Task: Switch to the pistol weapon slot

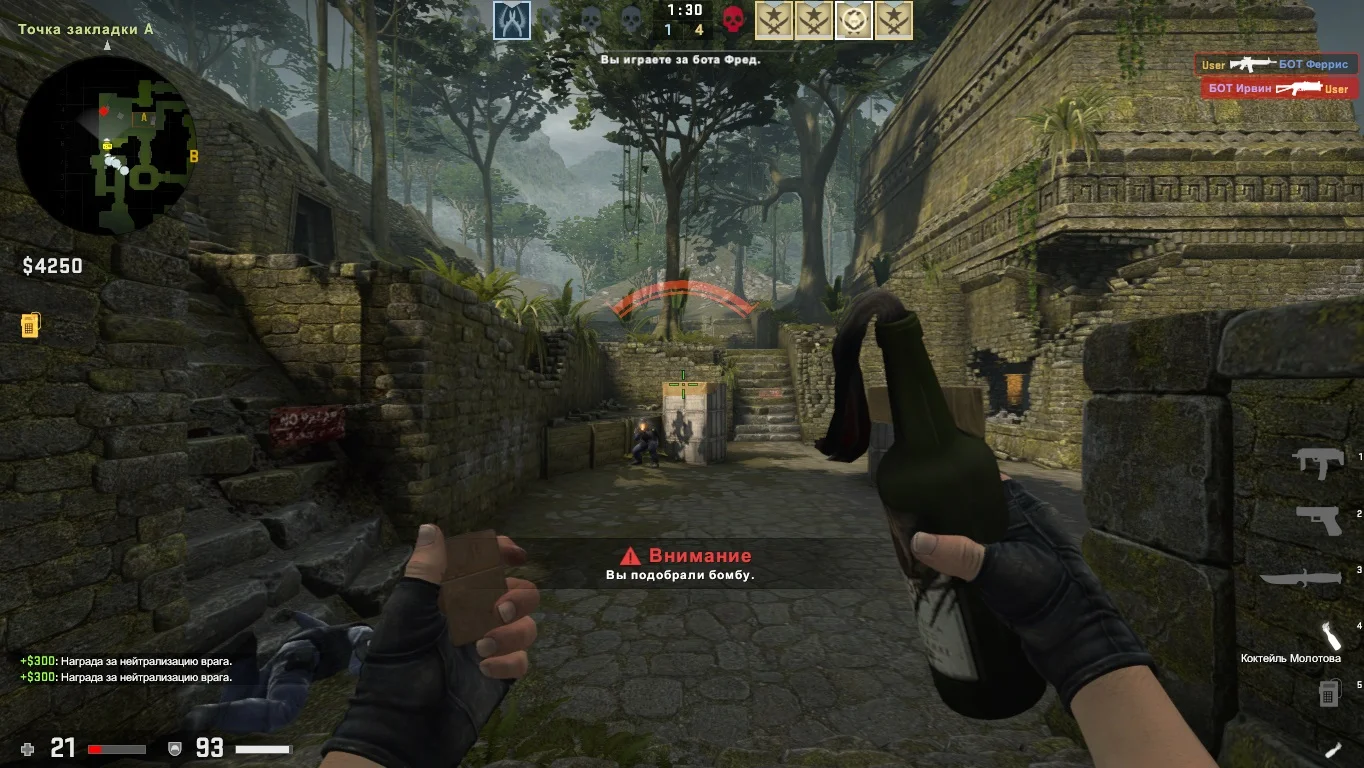Action: click(1317, 519)
